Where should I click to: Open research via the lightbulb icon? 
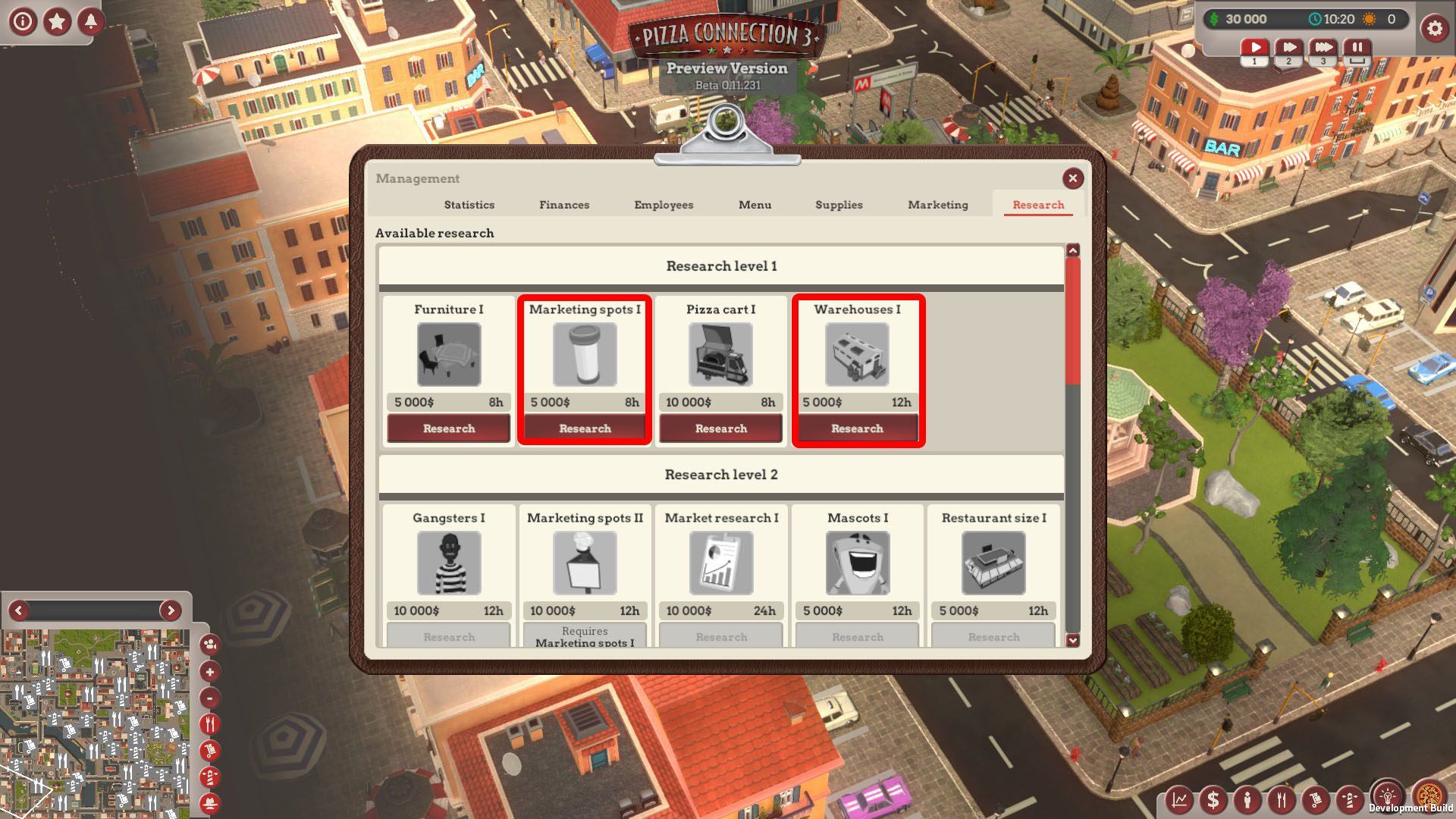click(1387, 796)
